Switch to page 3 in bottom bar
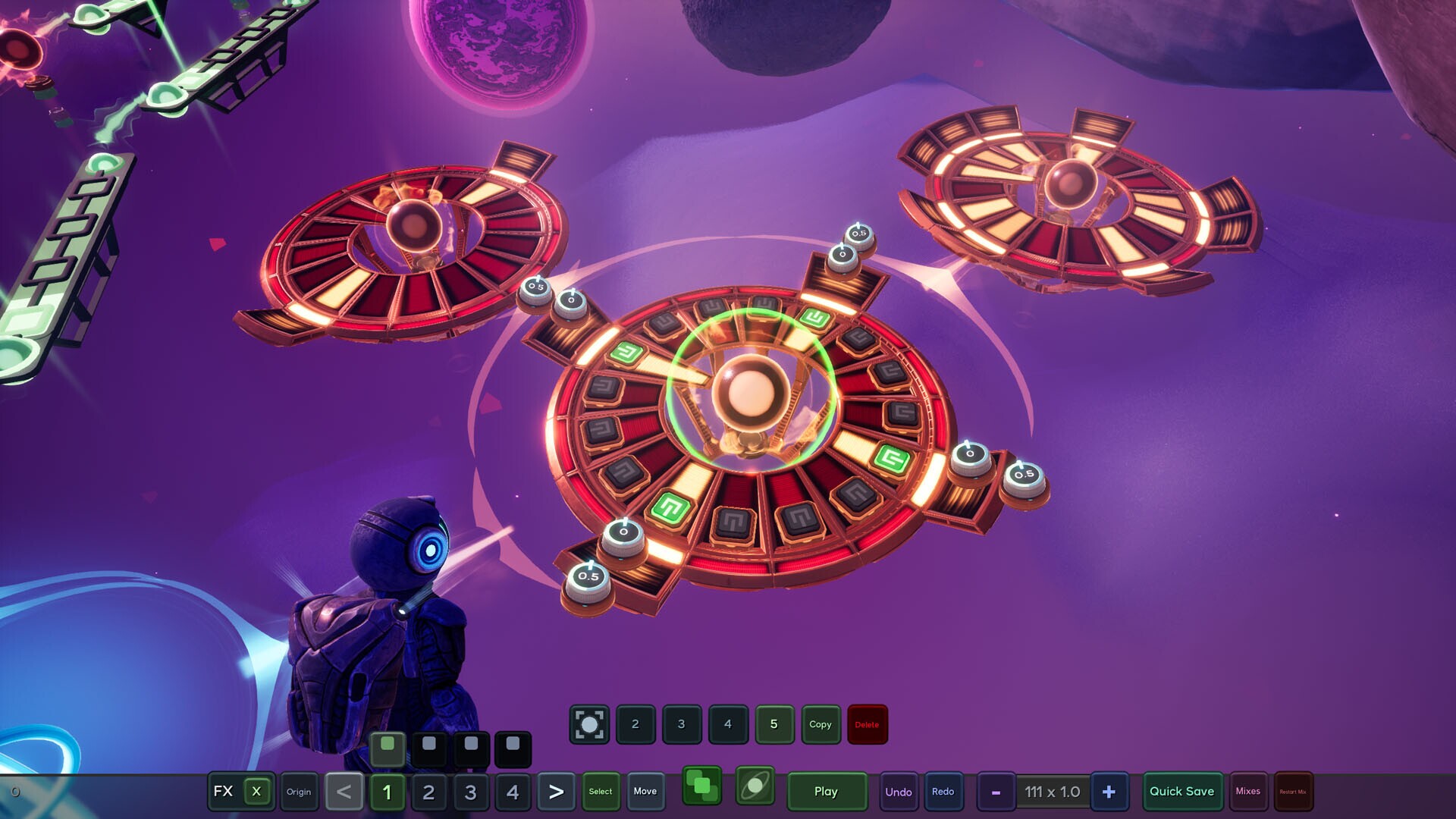The height and width of the screenshot is (819, 1456). 470,792
